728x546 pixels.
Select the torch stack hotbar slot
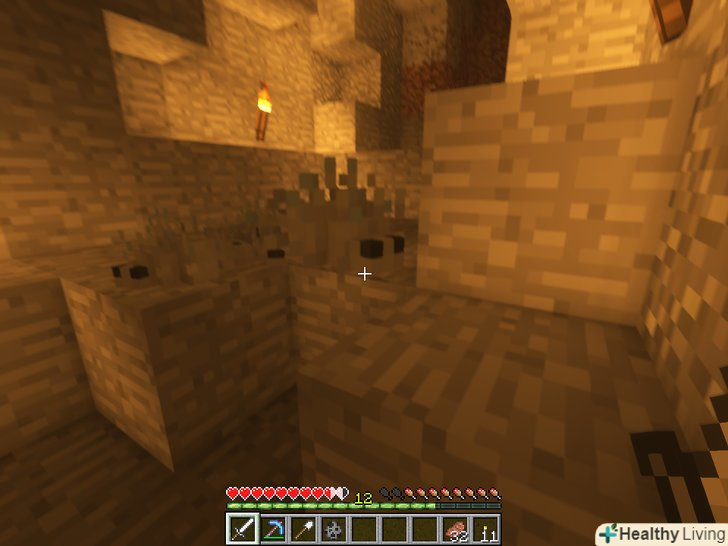click(487, 529)
